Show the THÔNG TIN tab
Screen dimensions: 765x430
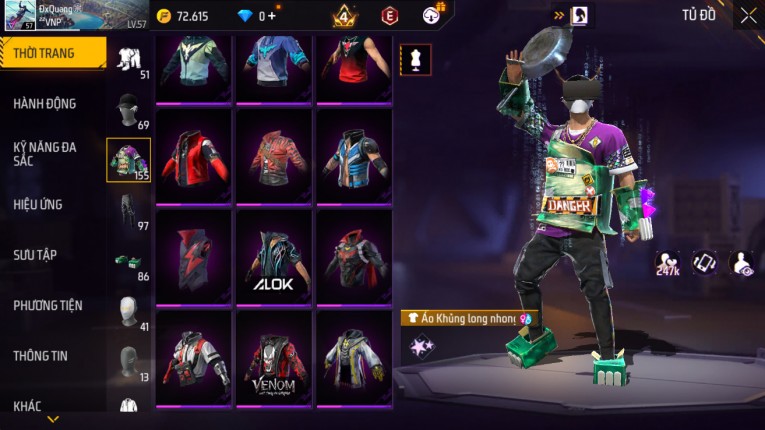pos(40,355)
